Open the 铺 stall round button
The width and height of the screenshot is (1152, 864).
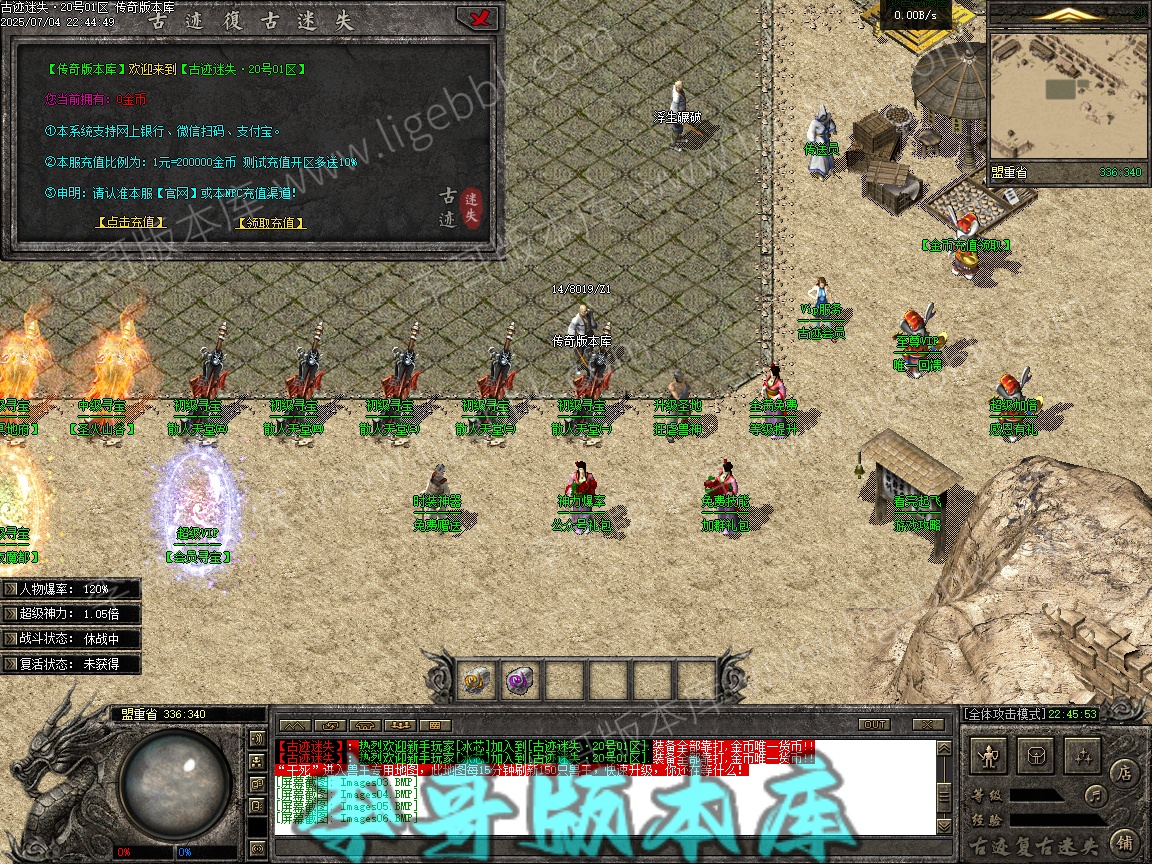[1125, 841]
